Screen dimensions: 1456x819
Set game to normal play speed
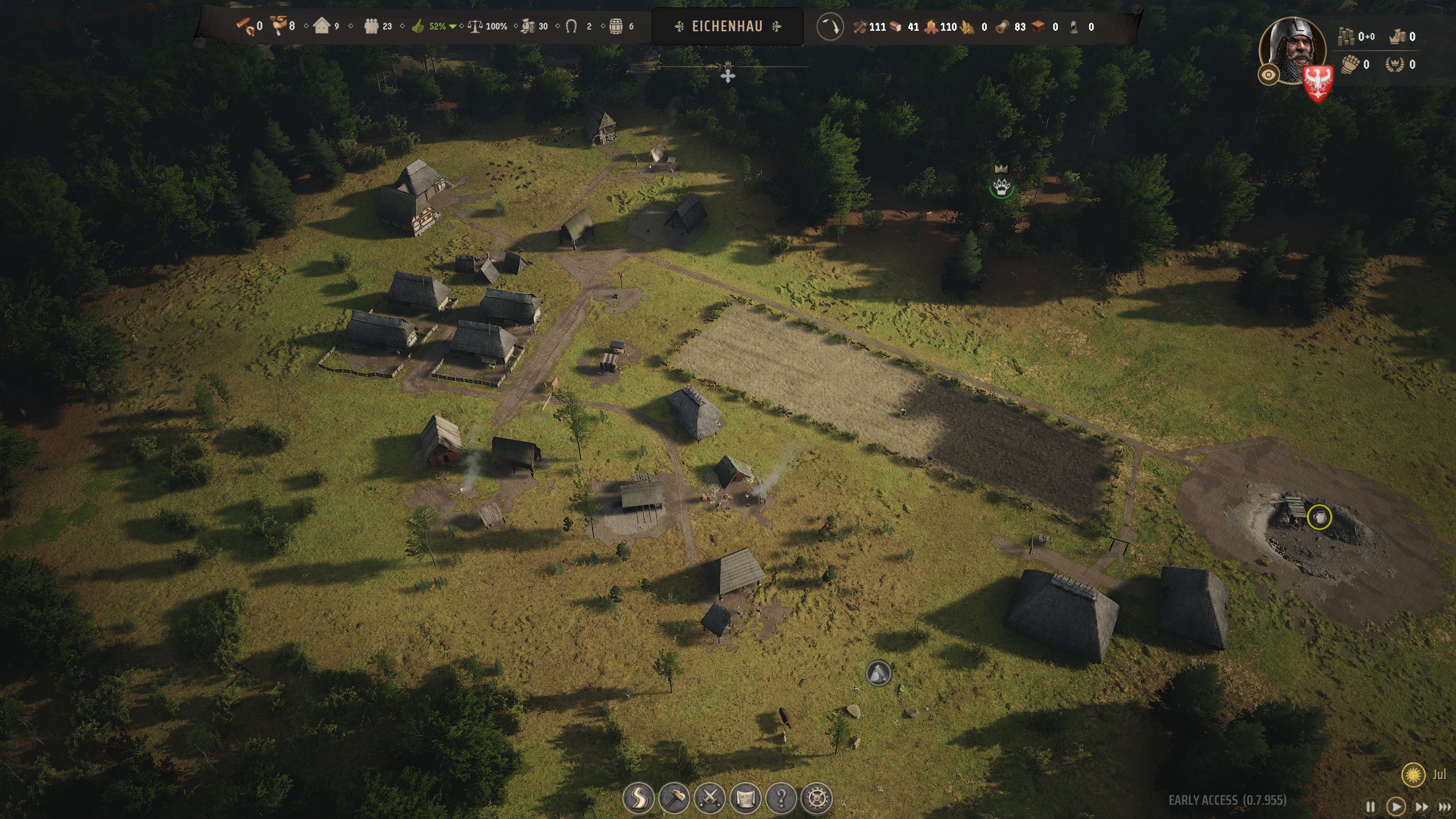1396,806
